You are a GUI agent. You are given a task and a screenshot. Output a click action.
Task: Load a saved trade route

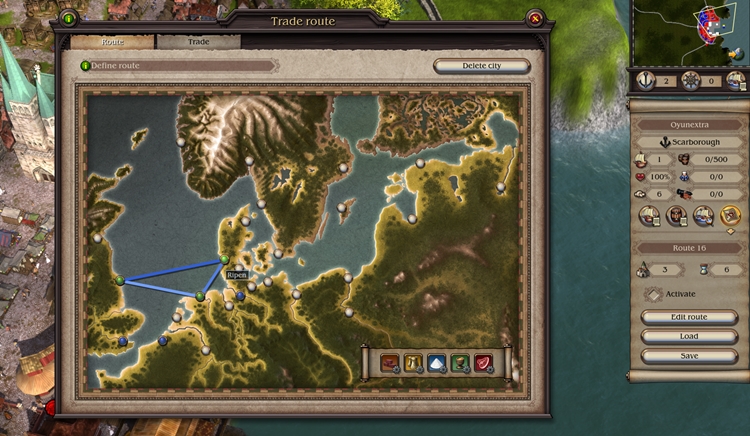689,336
